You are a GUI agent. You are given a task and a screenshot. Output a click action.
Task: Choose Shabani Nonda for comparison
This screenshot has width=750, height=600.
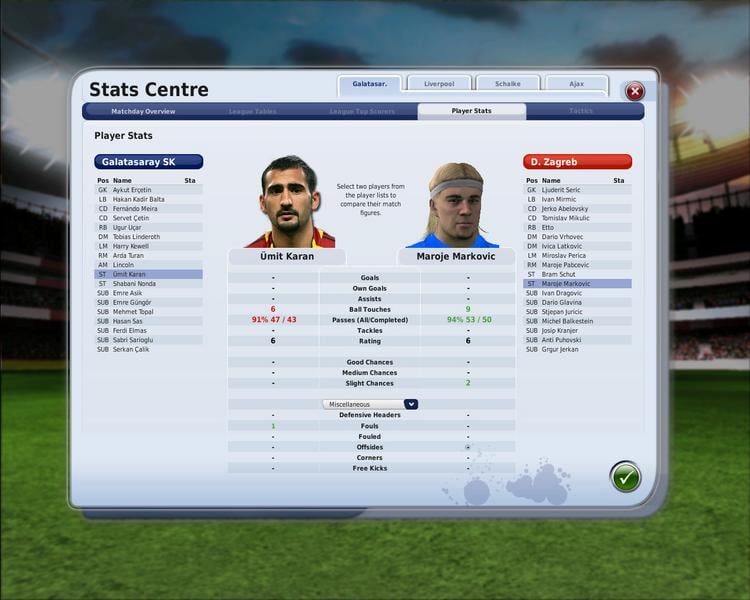(x=134, y=283)
